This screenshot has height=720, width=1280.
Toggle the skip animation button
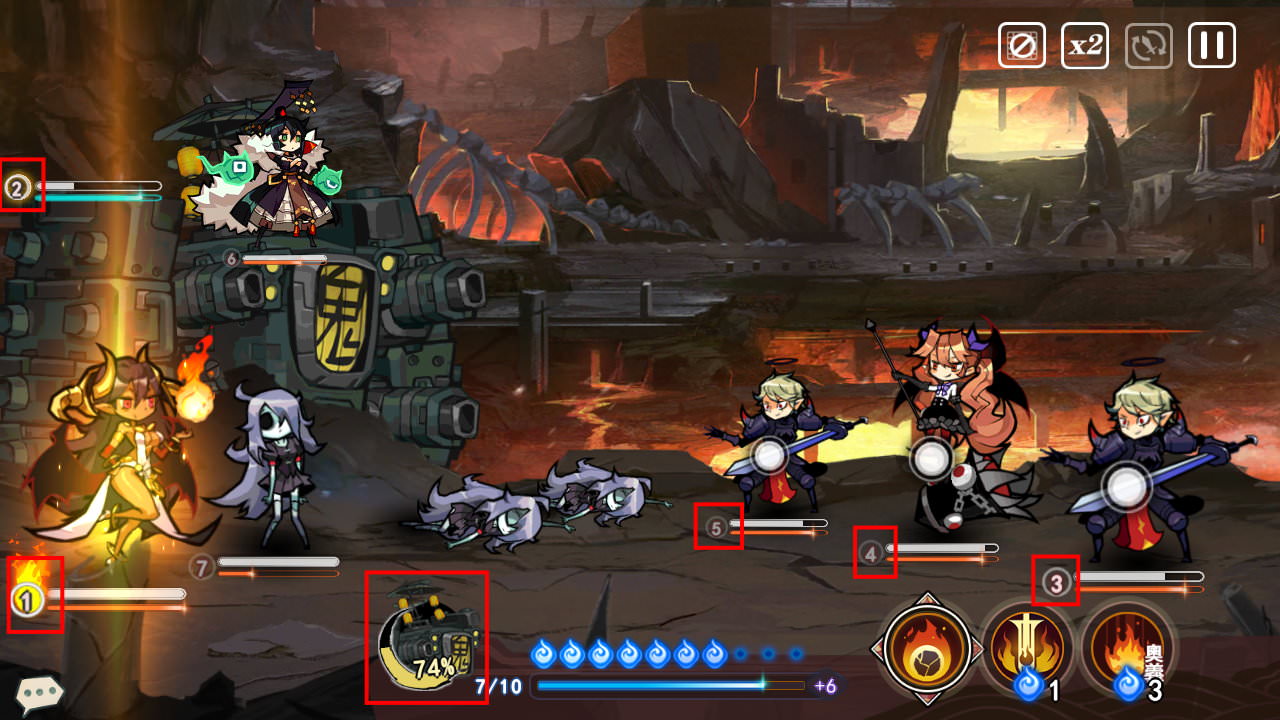tap(1021, 46)
